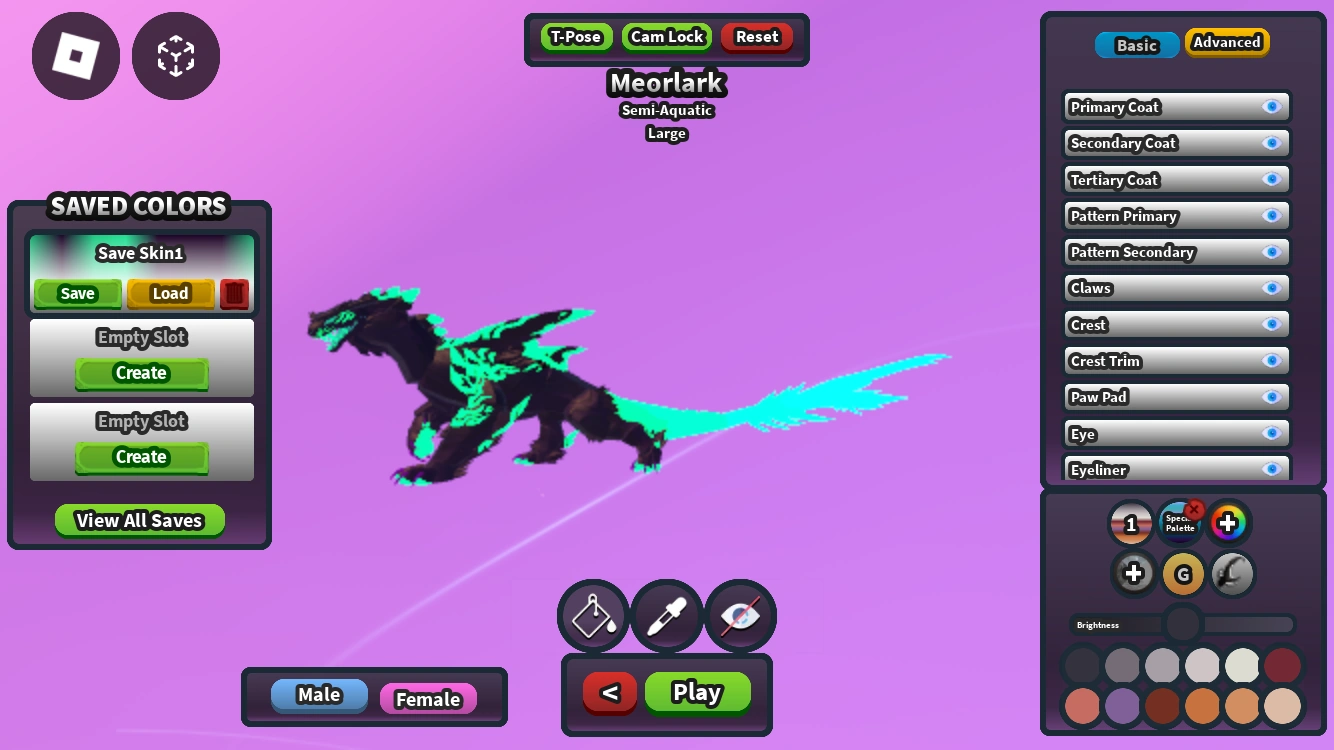
Task: Open View All Saves
Action: 140,520
